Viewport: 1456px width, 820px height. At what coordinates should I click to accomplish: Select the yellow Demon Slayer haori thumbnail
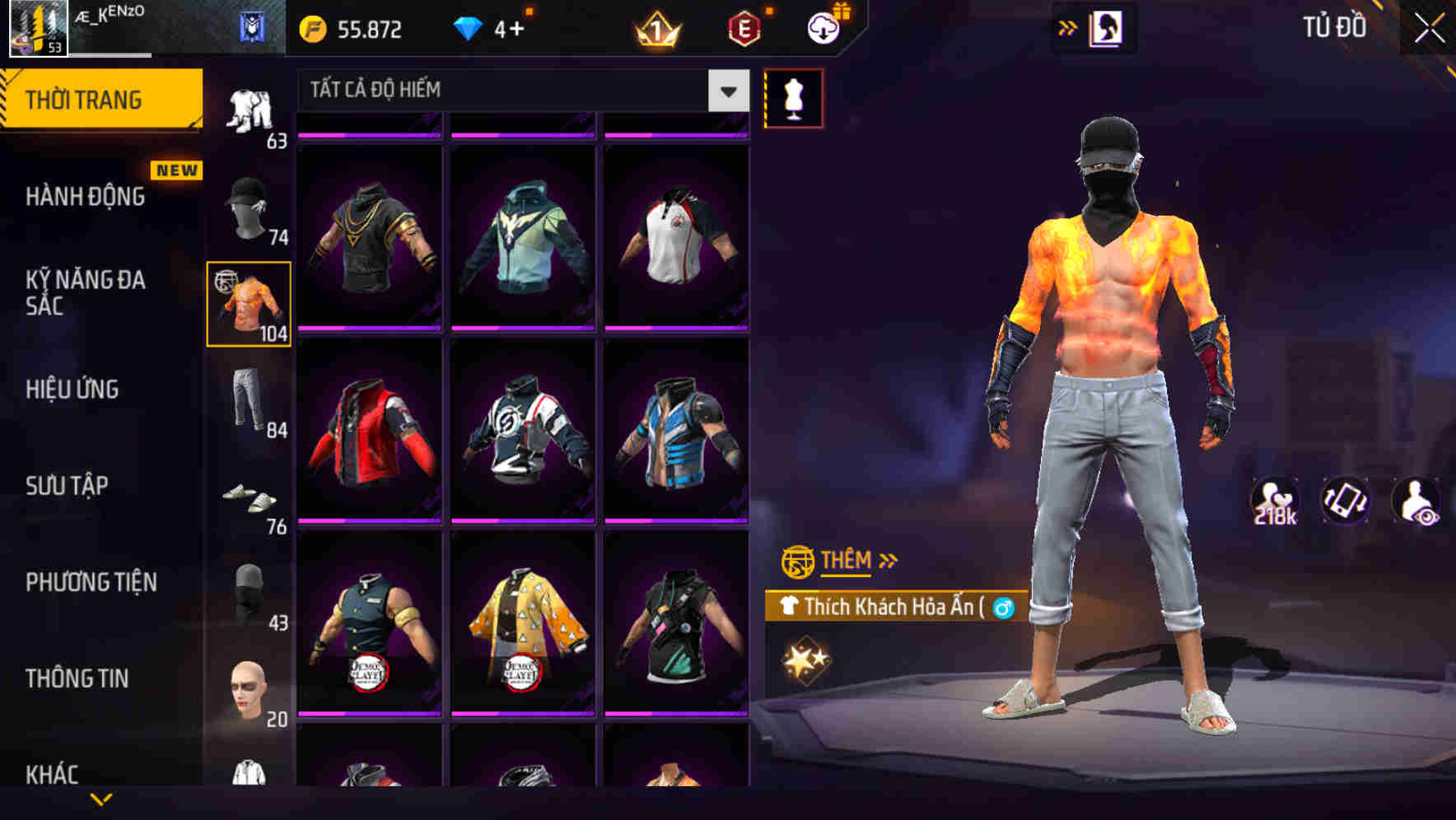point(525,634)
